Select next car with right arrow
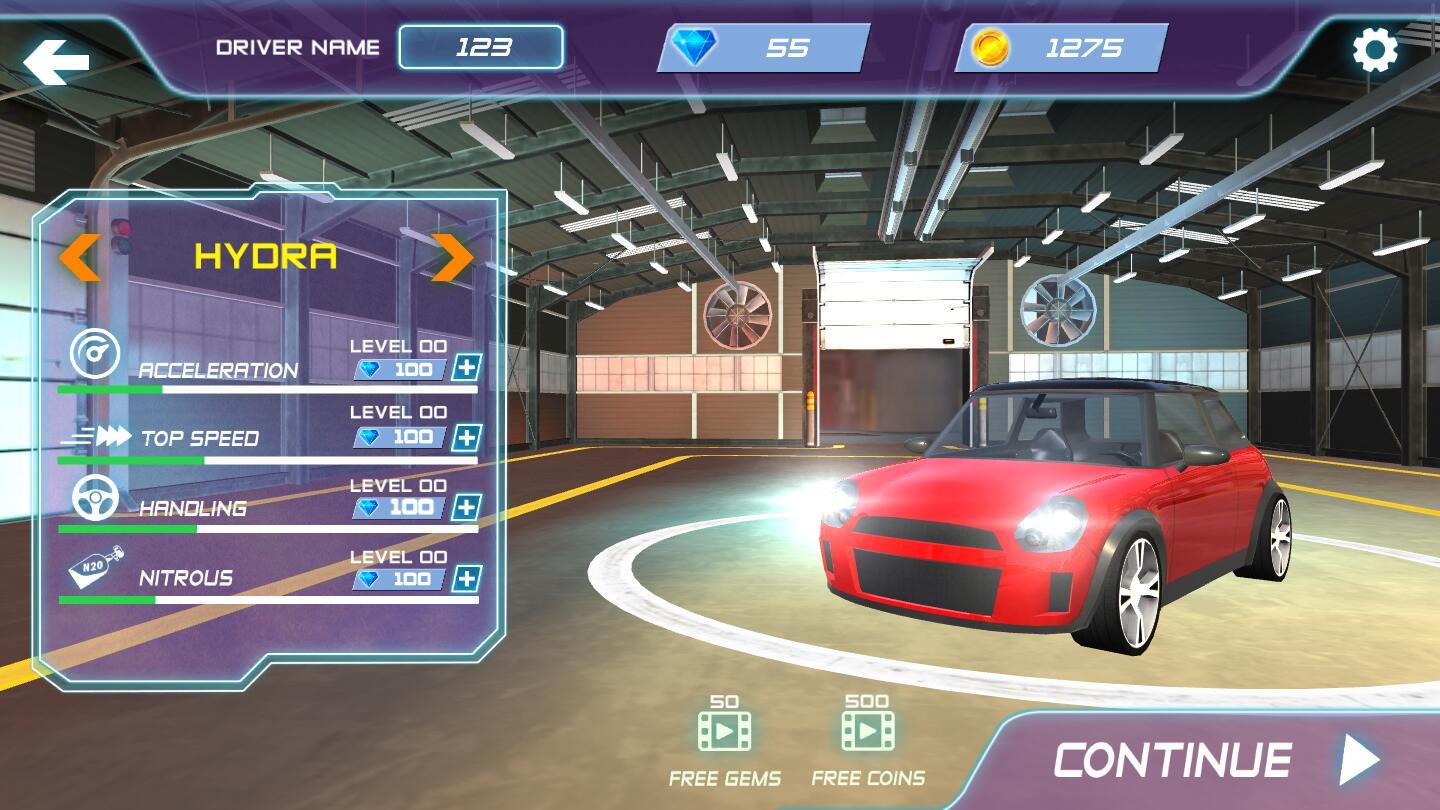Image resolution: width=1440 pixels, height=810 pixels. 452,255
